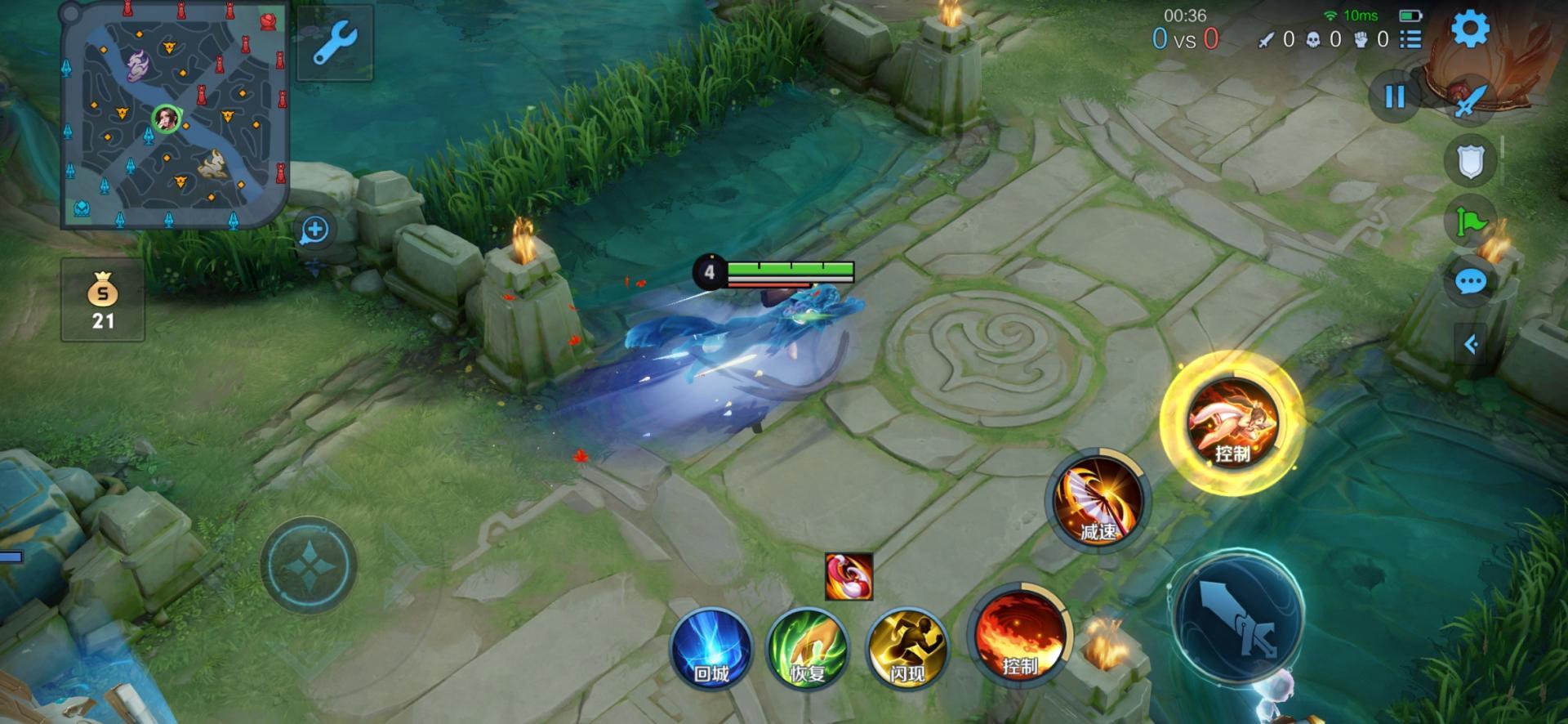This screenshot has height=724, width=1568.
Task: Use the 减速 slow skill
Action: point(1098,500)
